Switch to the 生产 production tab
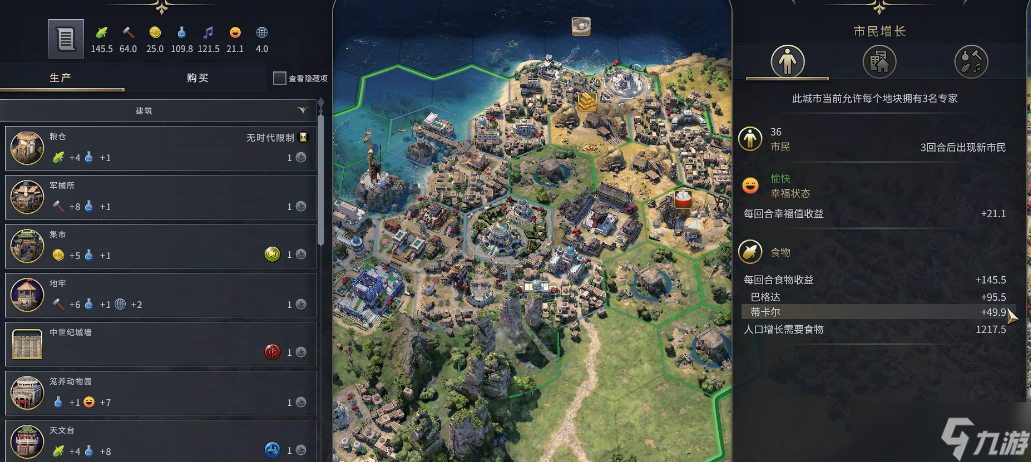 pos(60,78)
